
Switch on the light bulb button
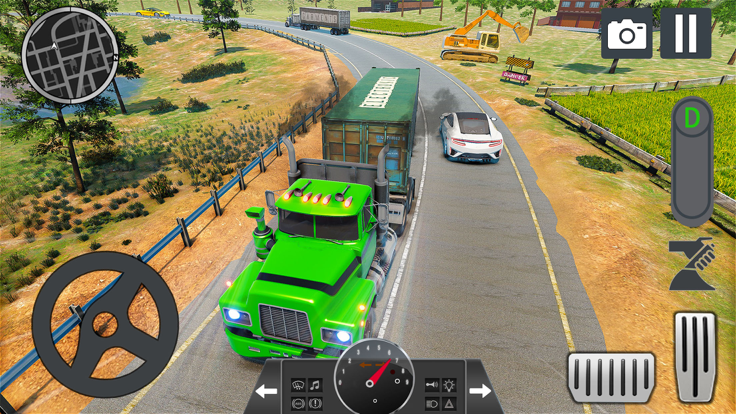448,384
